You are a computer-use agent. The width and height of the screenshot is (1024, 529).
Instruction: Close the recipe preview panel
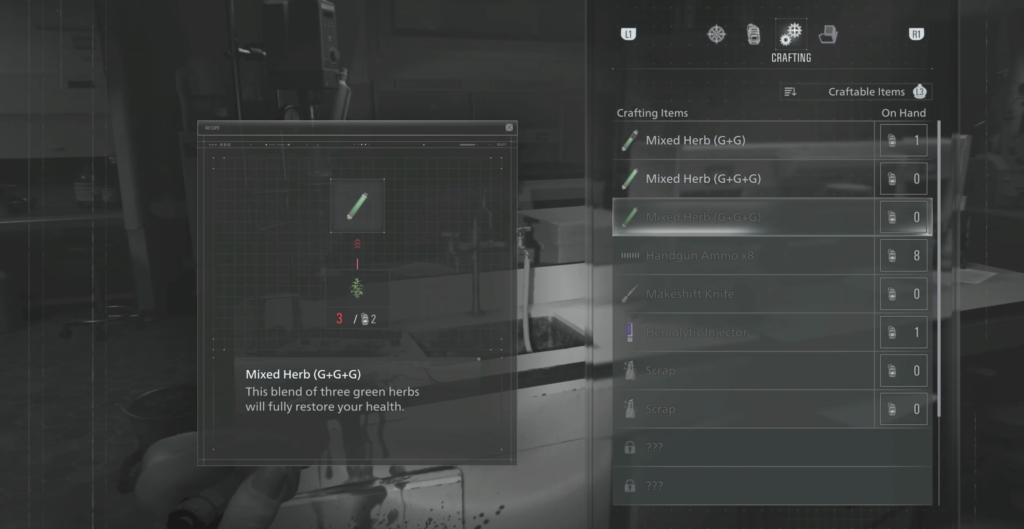pyautogui.click(x=509, y=128)
